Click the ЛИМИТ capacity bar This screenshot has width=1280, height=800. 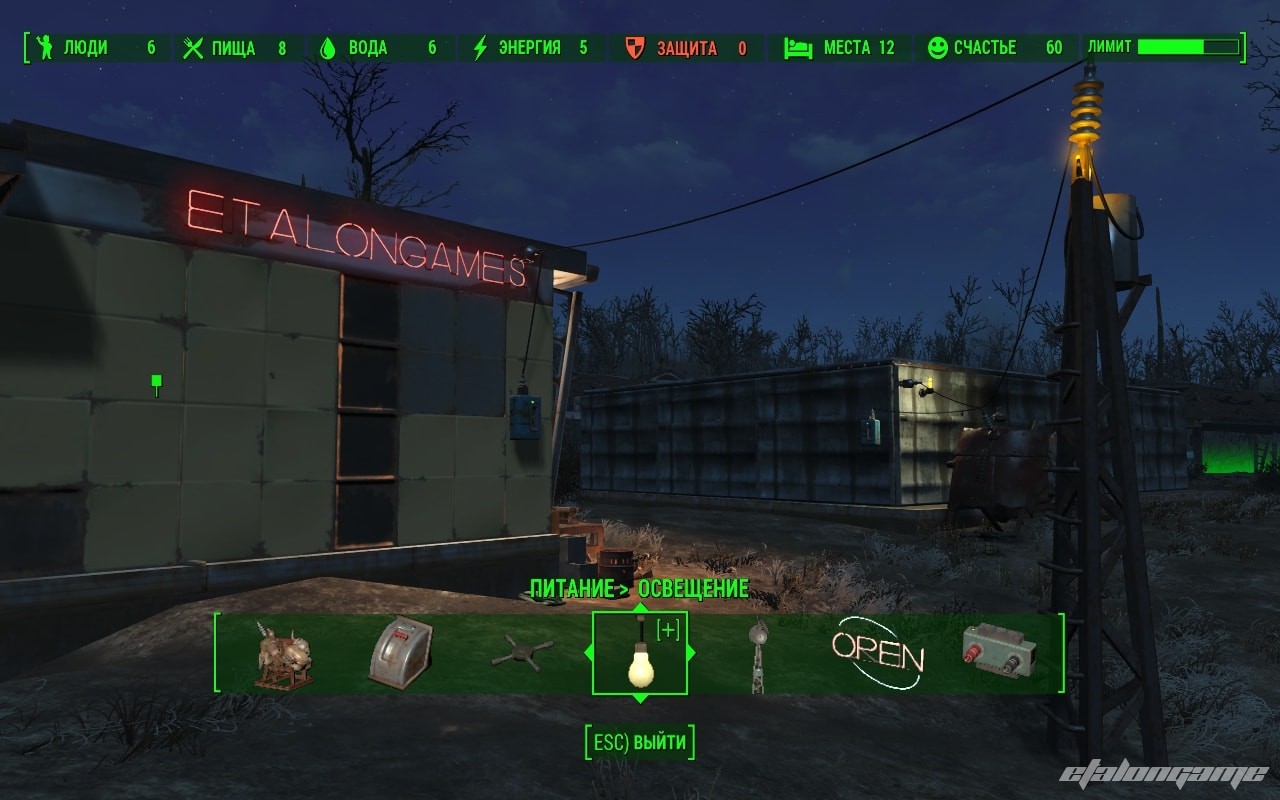[x=1190, y=46]
